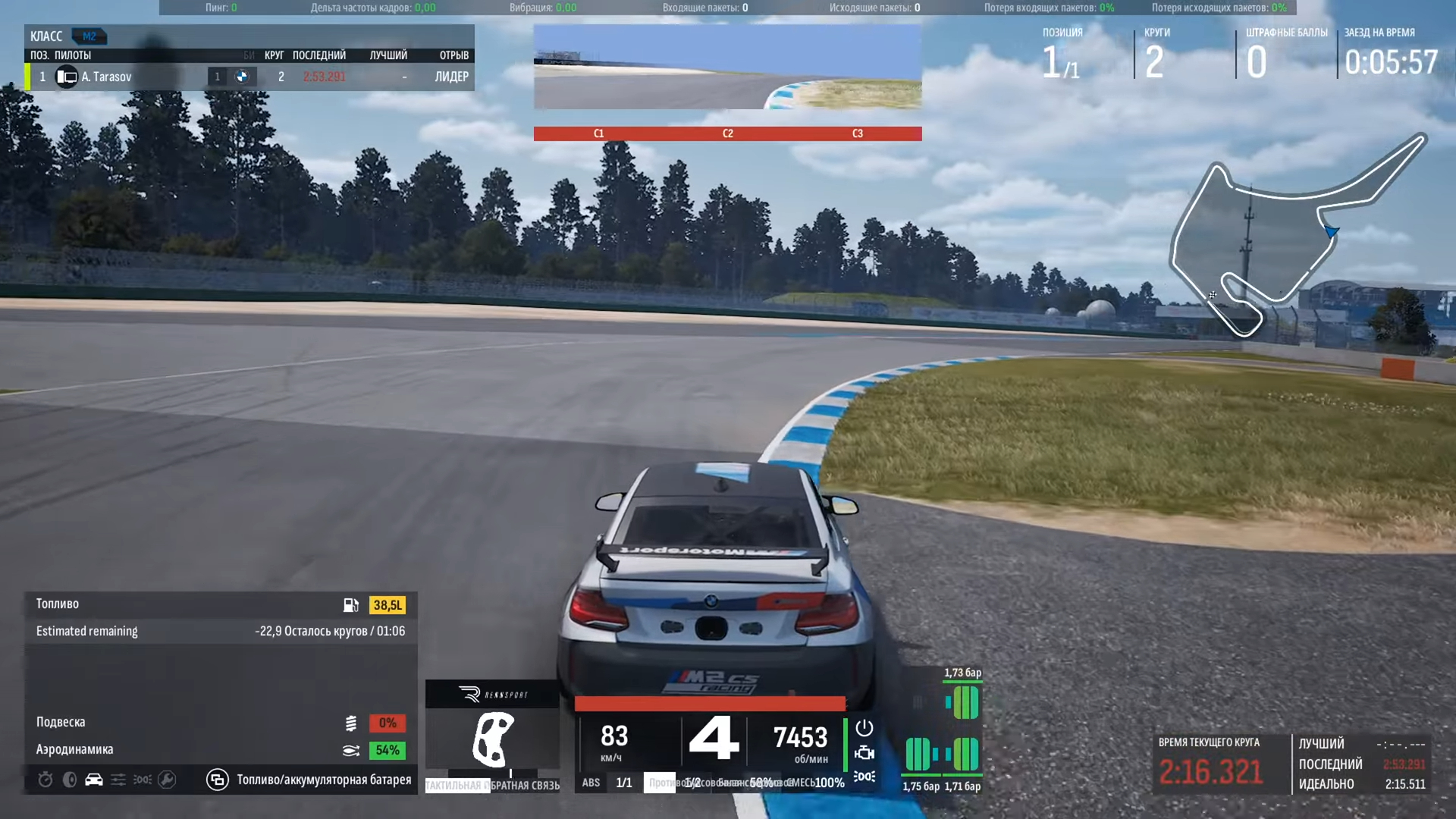Open the wrench repair tab
Viewport: 1456px width, 819px height.
point(167,780)
